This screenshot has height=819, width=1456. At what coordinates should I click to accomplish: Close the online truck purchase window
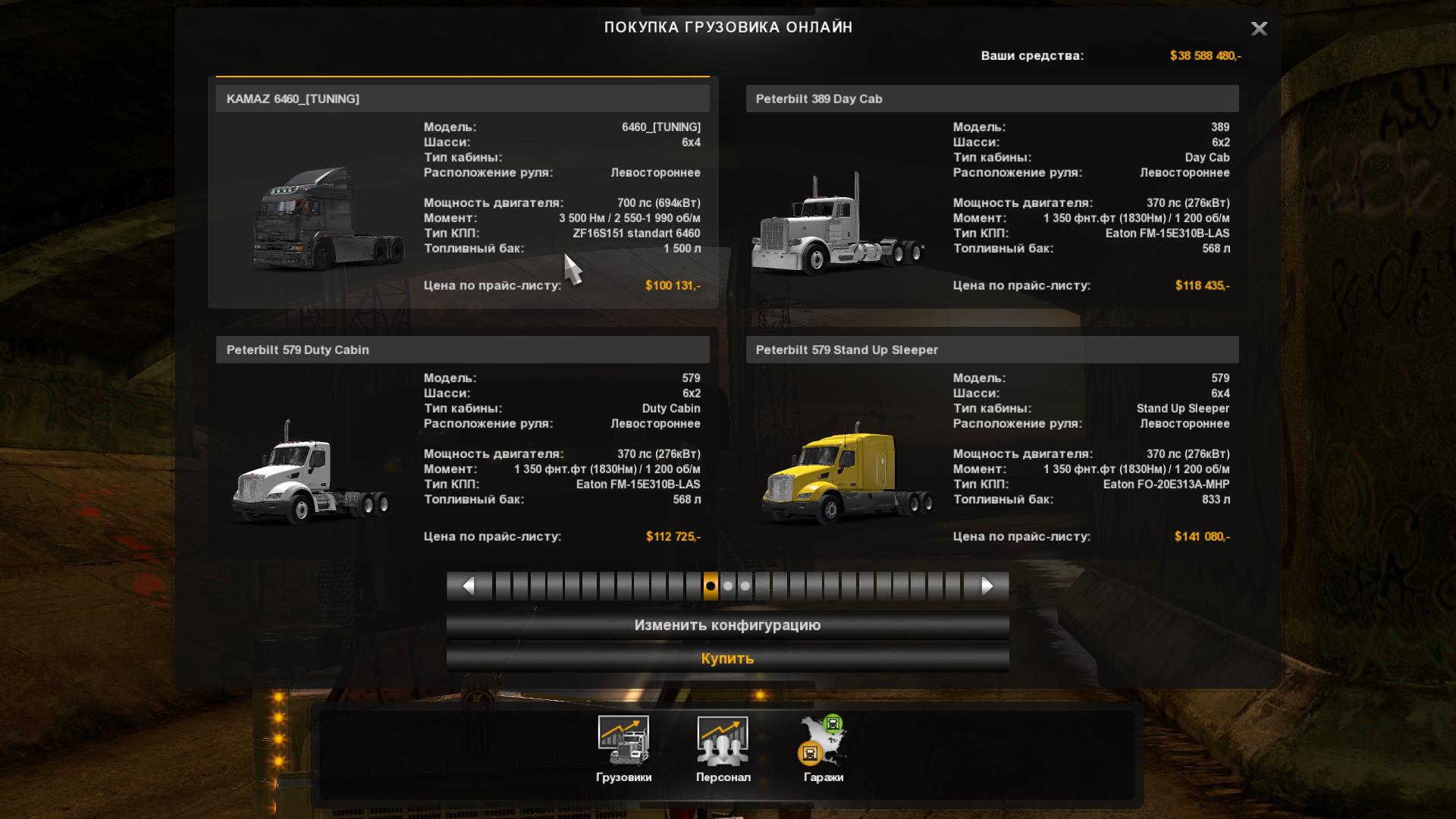(x=1259, y=29)
